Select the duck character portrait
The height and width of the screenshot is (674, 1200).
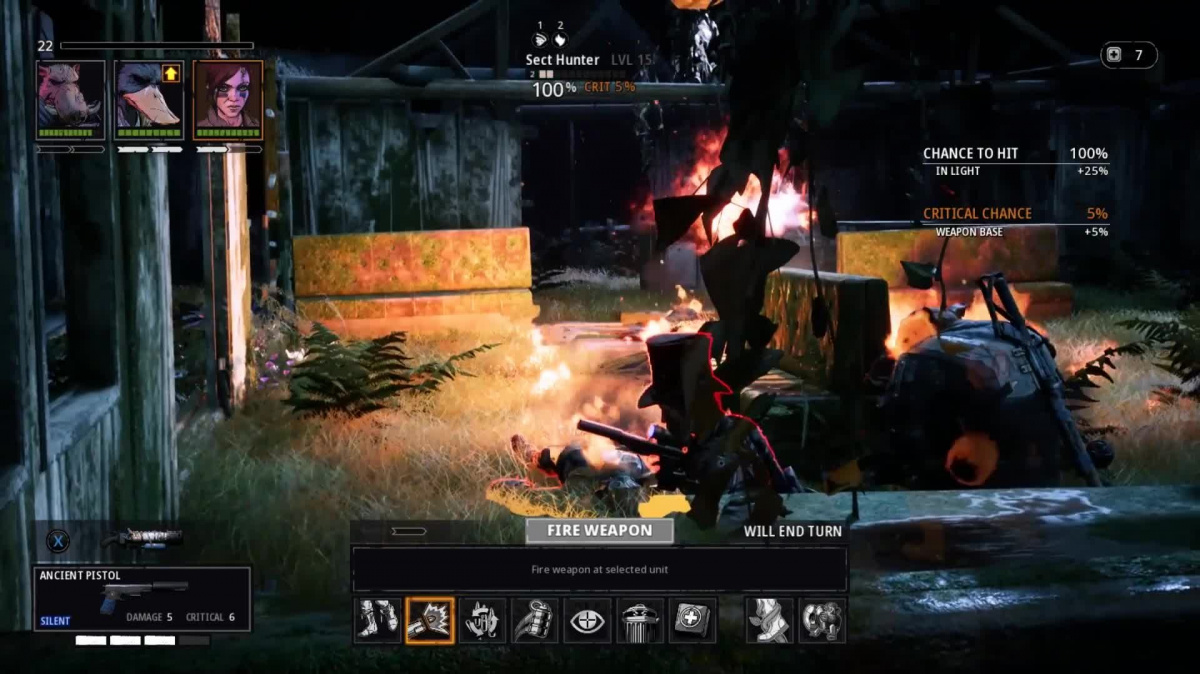coord(149,99)
